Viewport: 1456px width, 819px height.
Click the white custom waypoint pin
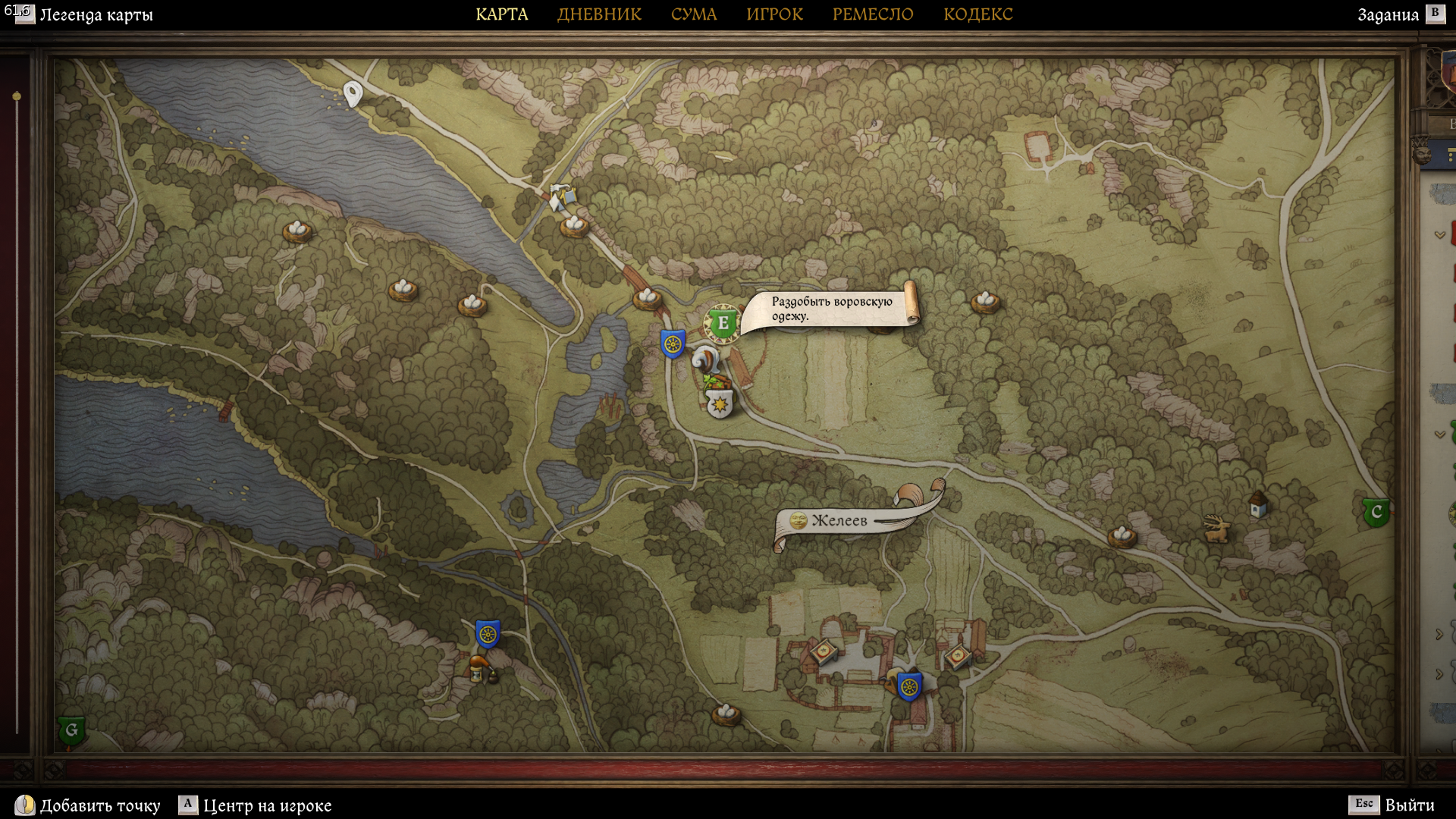(353, 93)
